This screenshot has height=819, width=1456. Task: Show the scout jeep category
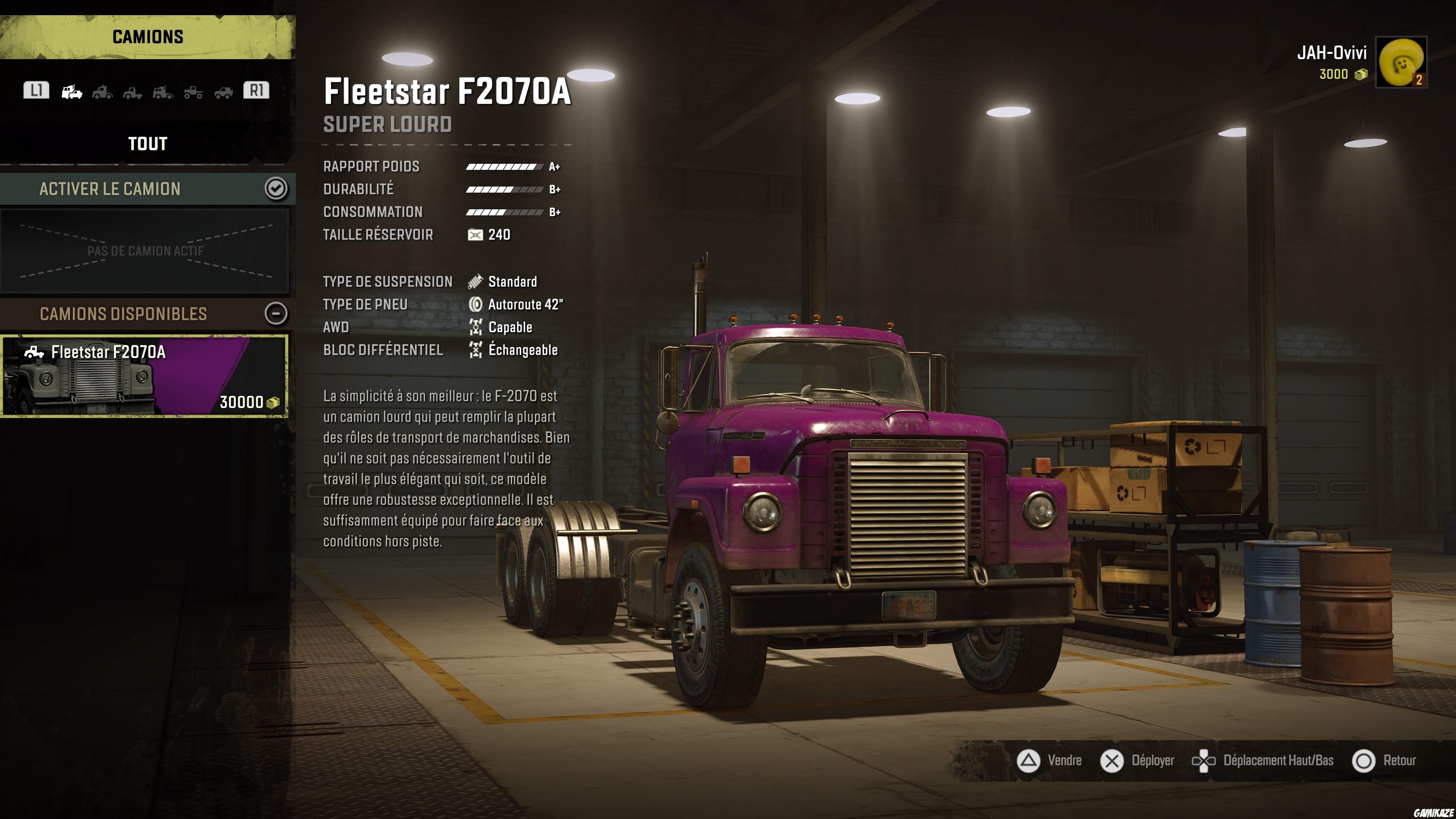tap(223, 91)
